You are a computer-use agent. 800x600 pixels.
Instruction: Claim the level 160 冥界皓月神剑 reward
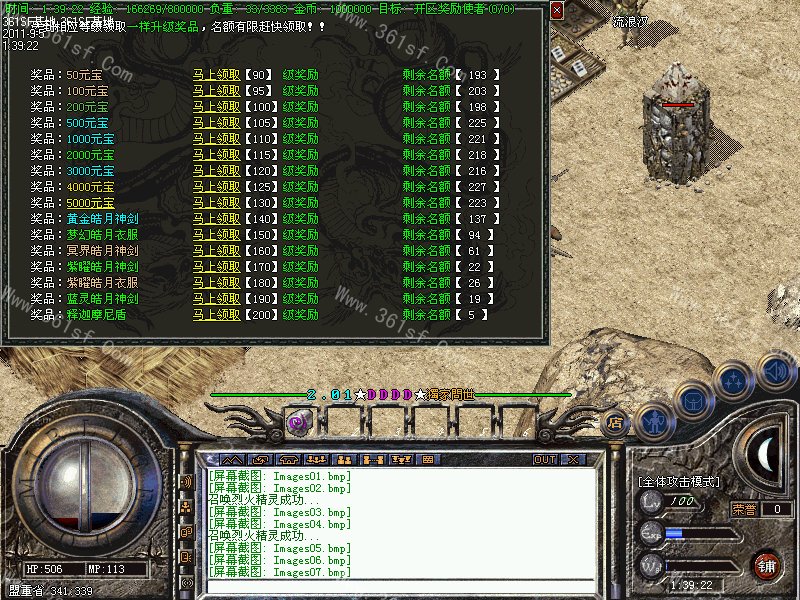(217, 251)
